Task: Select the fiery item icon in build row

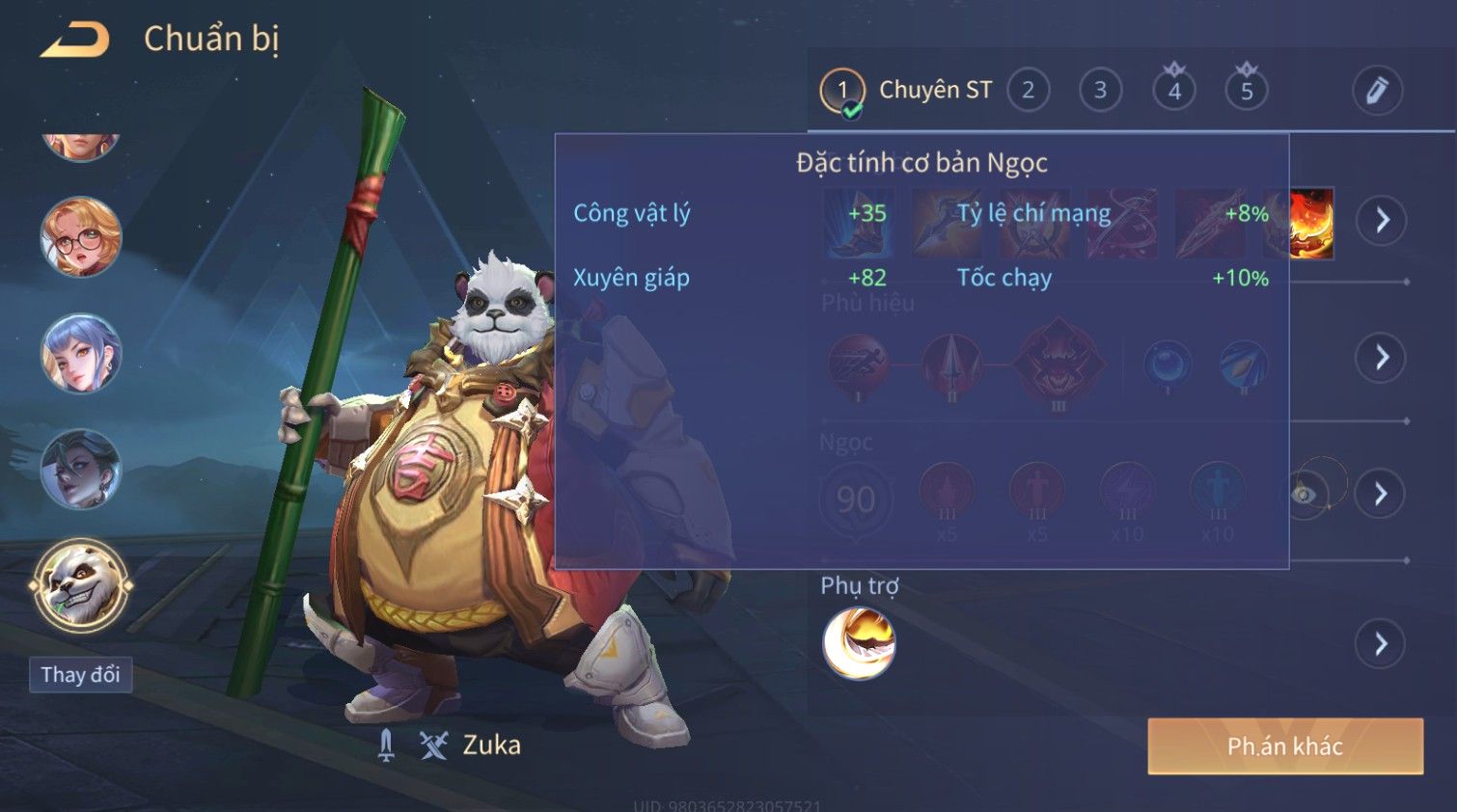Action: [x=1312, y=223]
